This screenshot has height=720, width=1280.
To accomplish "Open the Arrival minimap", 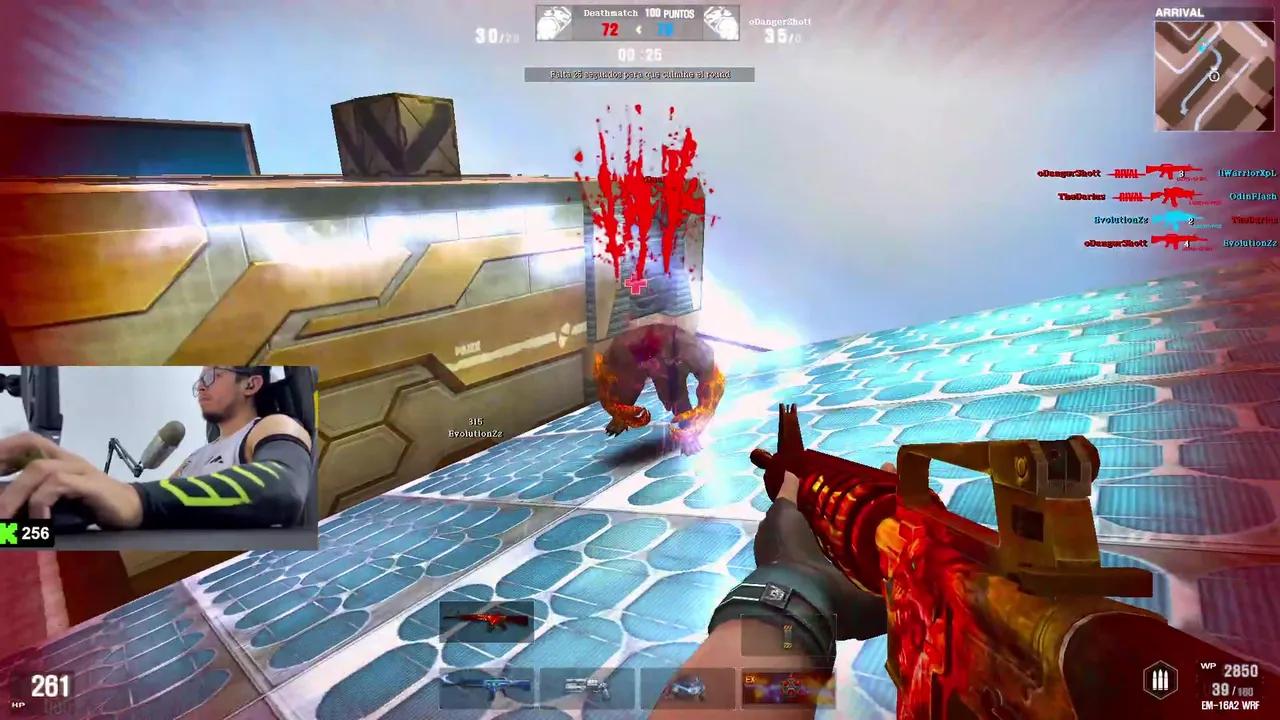I will [1215, 75].
